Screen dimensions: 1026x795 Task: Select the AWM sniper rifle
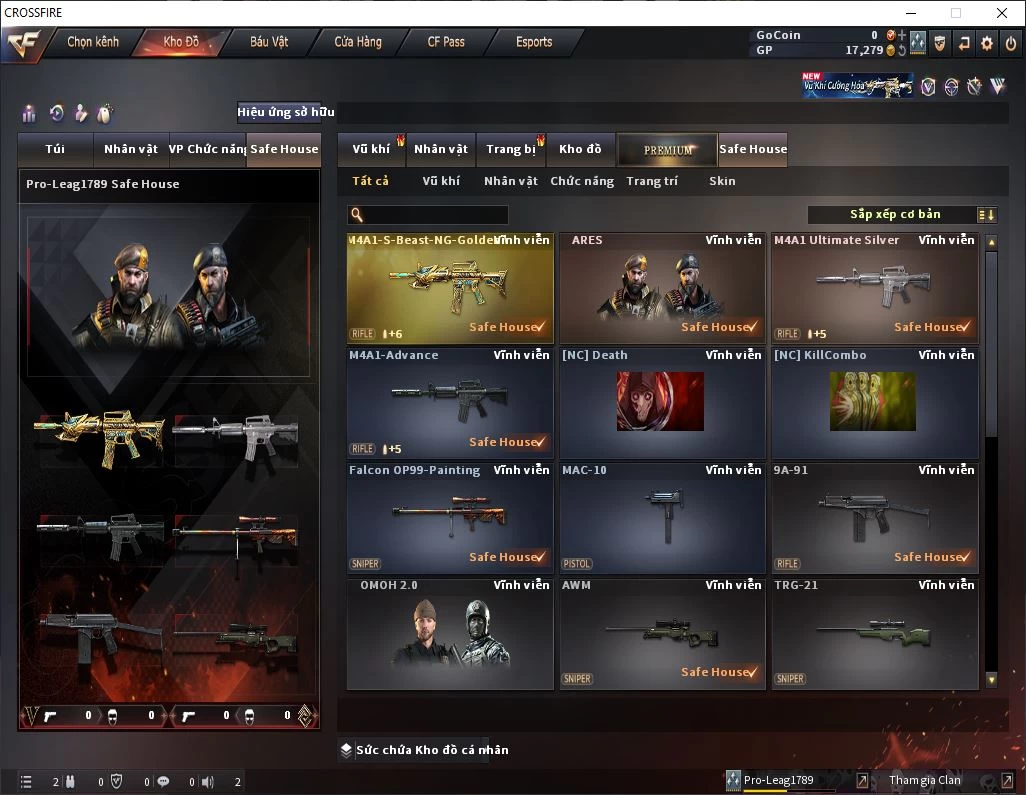(662, 634)
